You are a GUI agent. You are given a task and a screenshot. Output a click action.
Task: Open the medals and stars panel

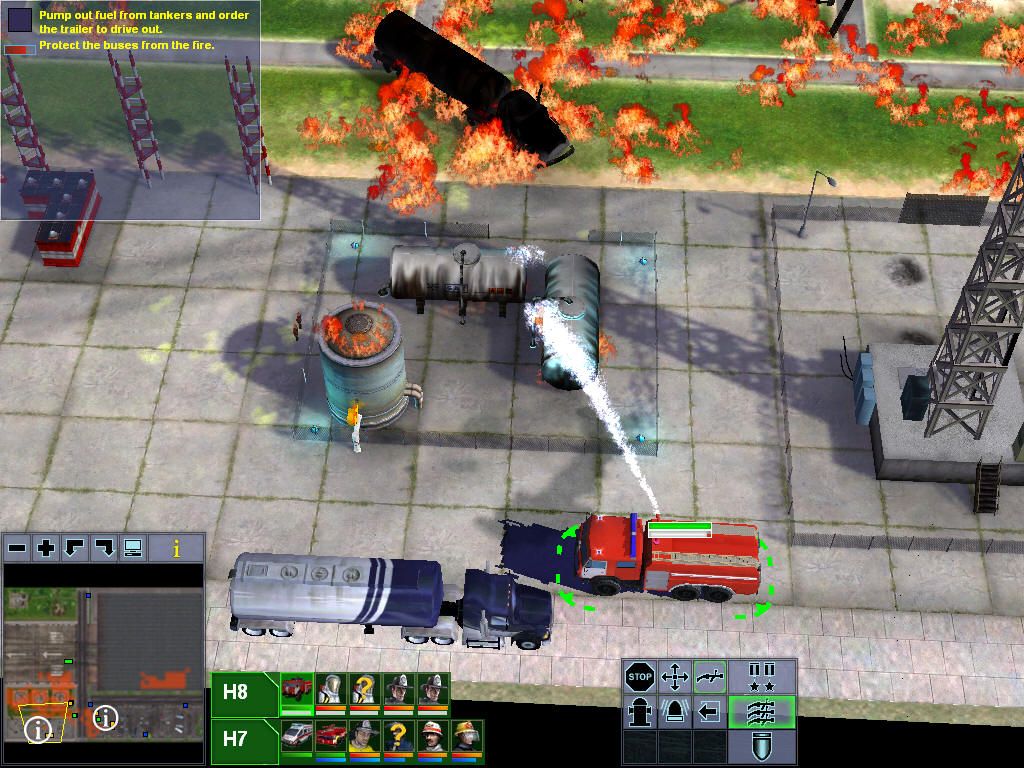click(x=763, y=678)
